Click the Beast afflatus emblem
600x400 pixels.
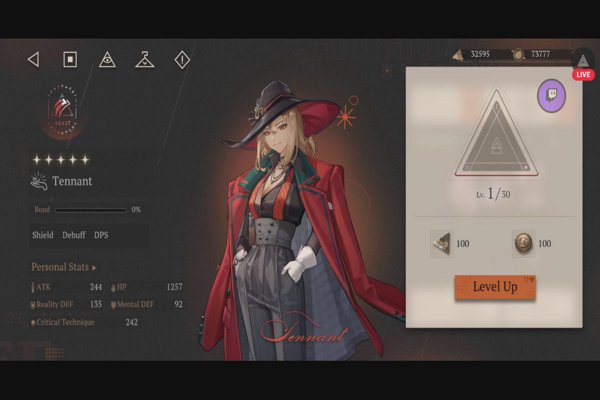64,111
